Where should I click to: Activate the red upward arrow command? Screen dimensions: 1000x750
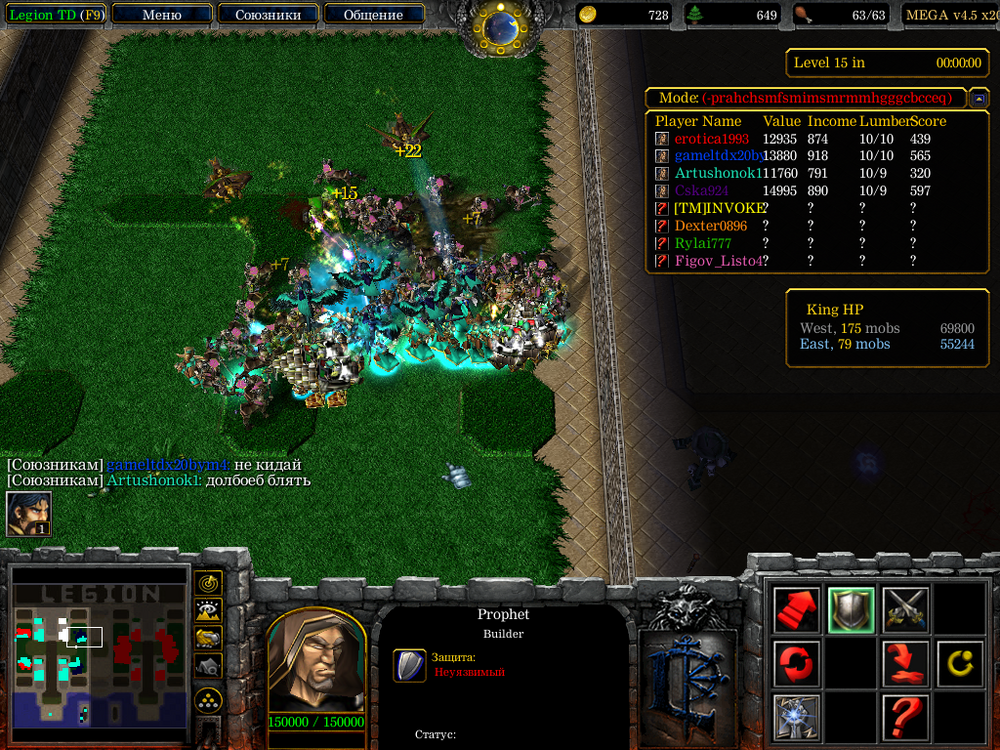[796, 610]
